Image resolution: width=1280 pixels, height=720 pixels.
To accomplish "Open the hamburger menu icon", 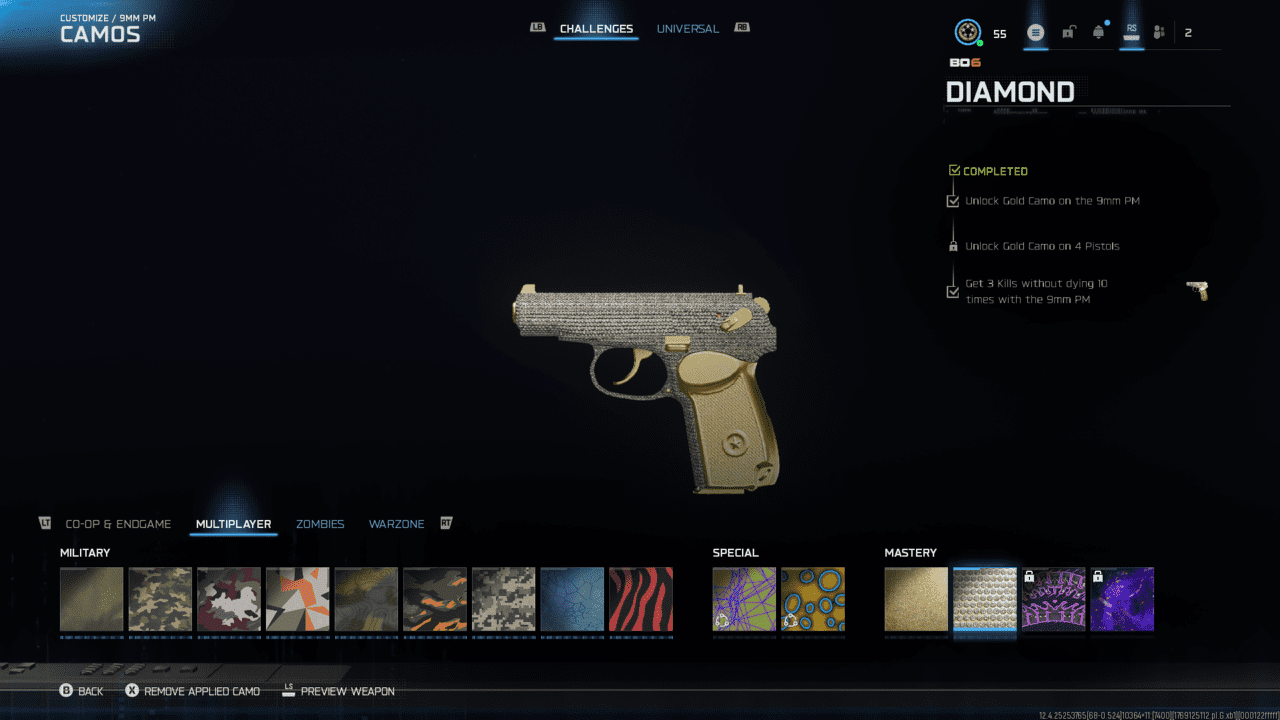I will click(x=1036, y=33).
